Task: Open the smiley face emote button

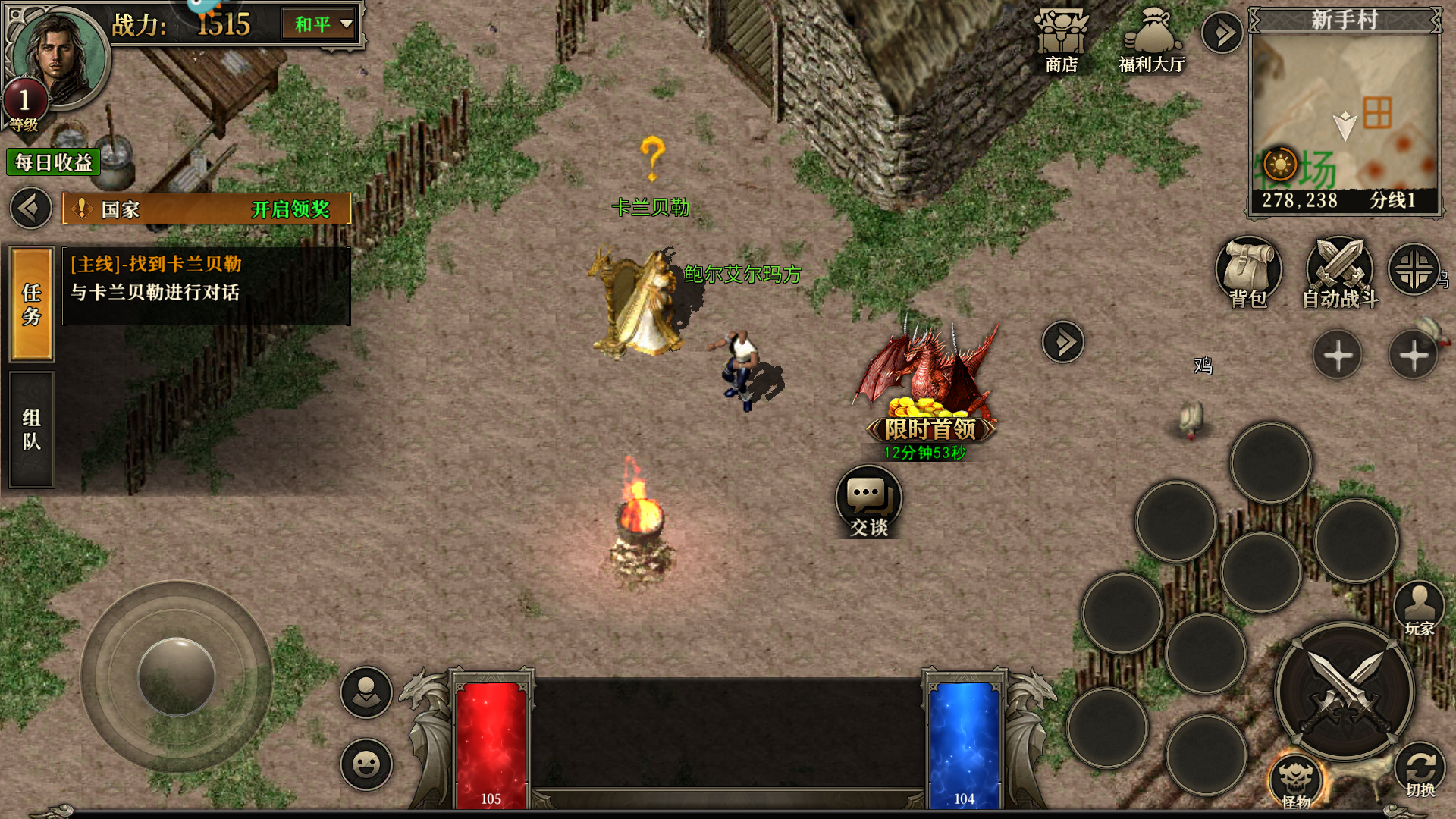Action: pyautogui.click(x=366, y=764)
